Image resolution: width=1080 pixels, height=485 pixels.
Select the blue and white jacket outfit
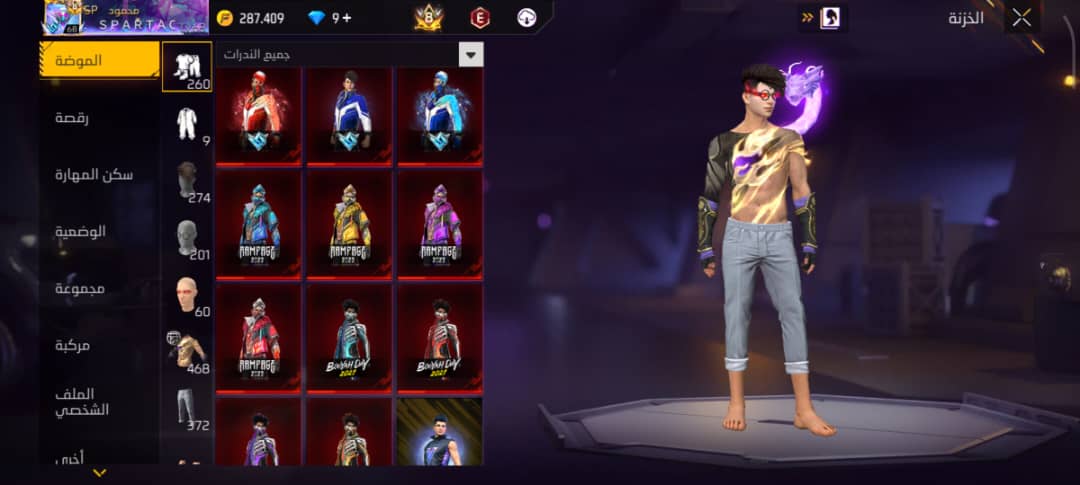coord(350,112)
